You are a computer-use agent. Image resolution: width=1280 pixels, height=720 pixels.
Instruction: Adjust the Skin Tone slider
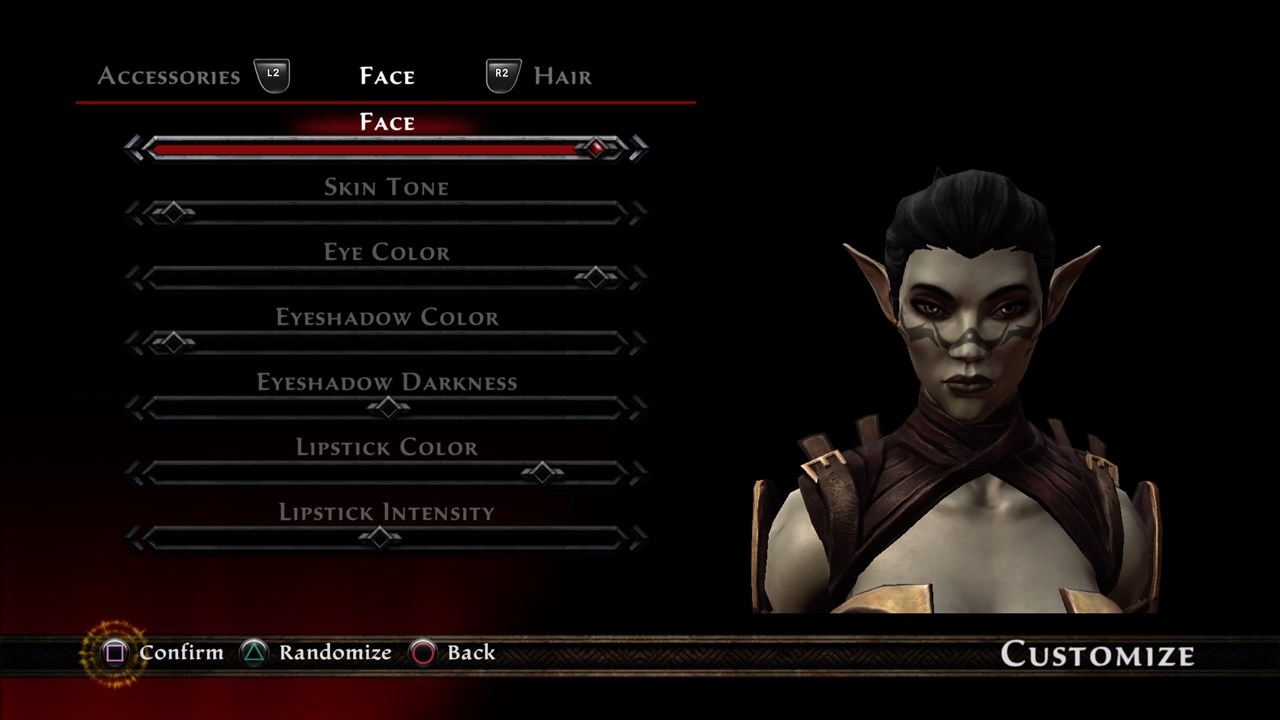[174, 213]
